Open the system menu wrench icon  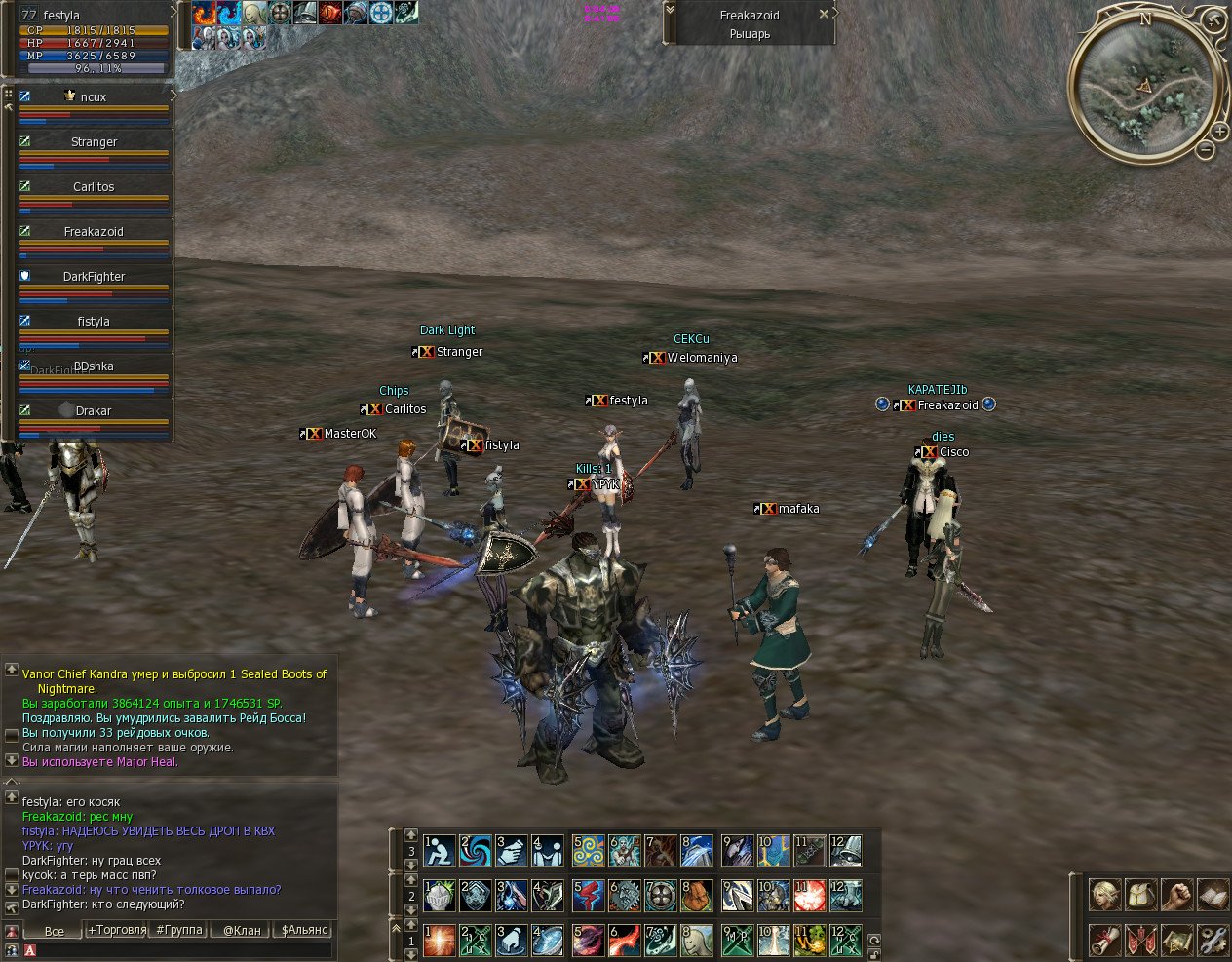coord(1213,940)
